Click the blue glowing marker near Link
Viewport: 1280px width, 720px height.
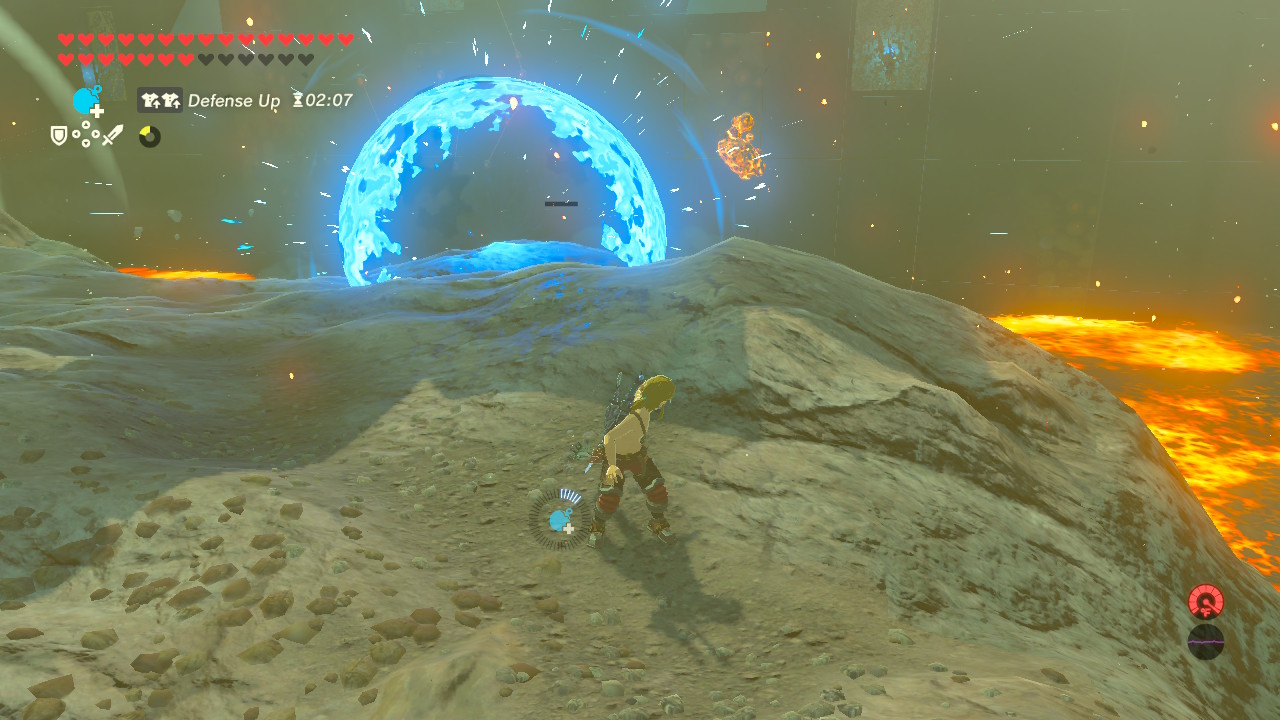pos(560,520)
